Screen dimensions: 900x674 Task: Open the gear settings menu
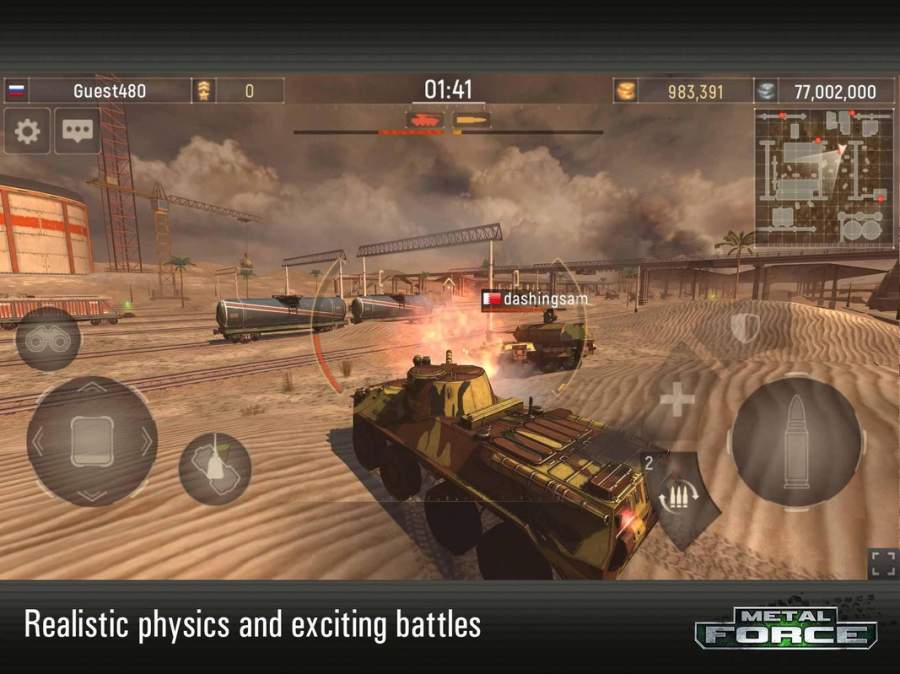point(27,131)
